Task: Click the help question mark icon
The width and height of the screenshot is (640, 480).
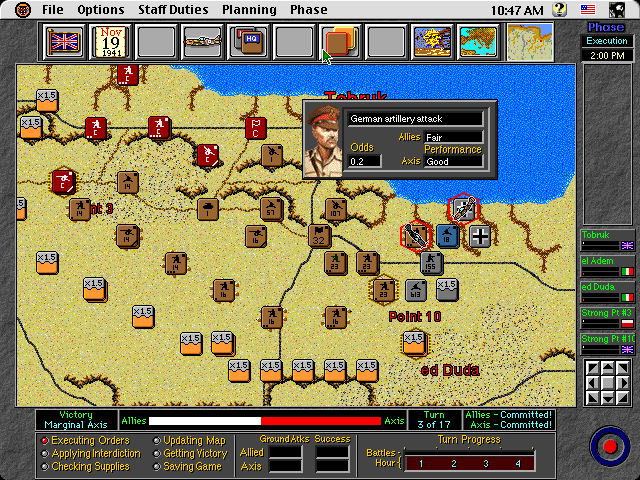Action: (588, 10)
